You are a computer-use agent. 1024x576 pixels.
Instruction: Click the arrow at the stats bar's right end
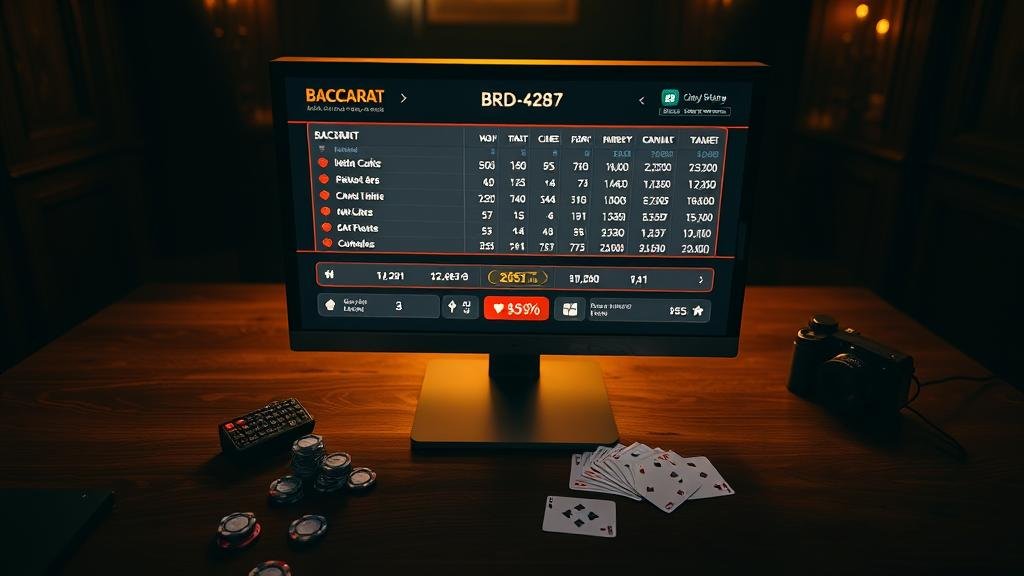[x=700, y=280]
